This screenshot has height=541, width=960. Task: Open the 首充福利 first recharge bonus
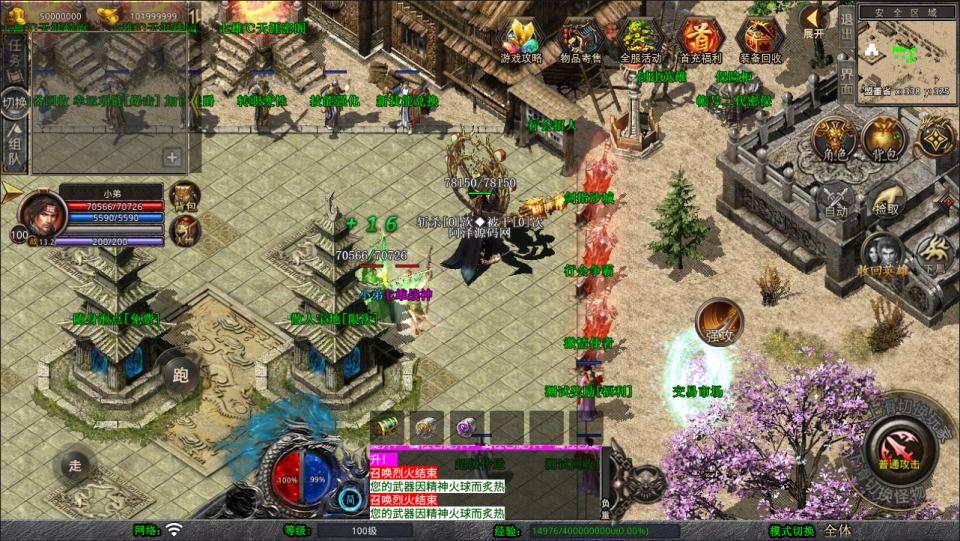tap(699, 41)
